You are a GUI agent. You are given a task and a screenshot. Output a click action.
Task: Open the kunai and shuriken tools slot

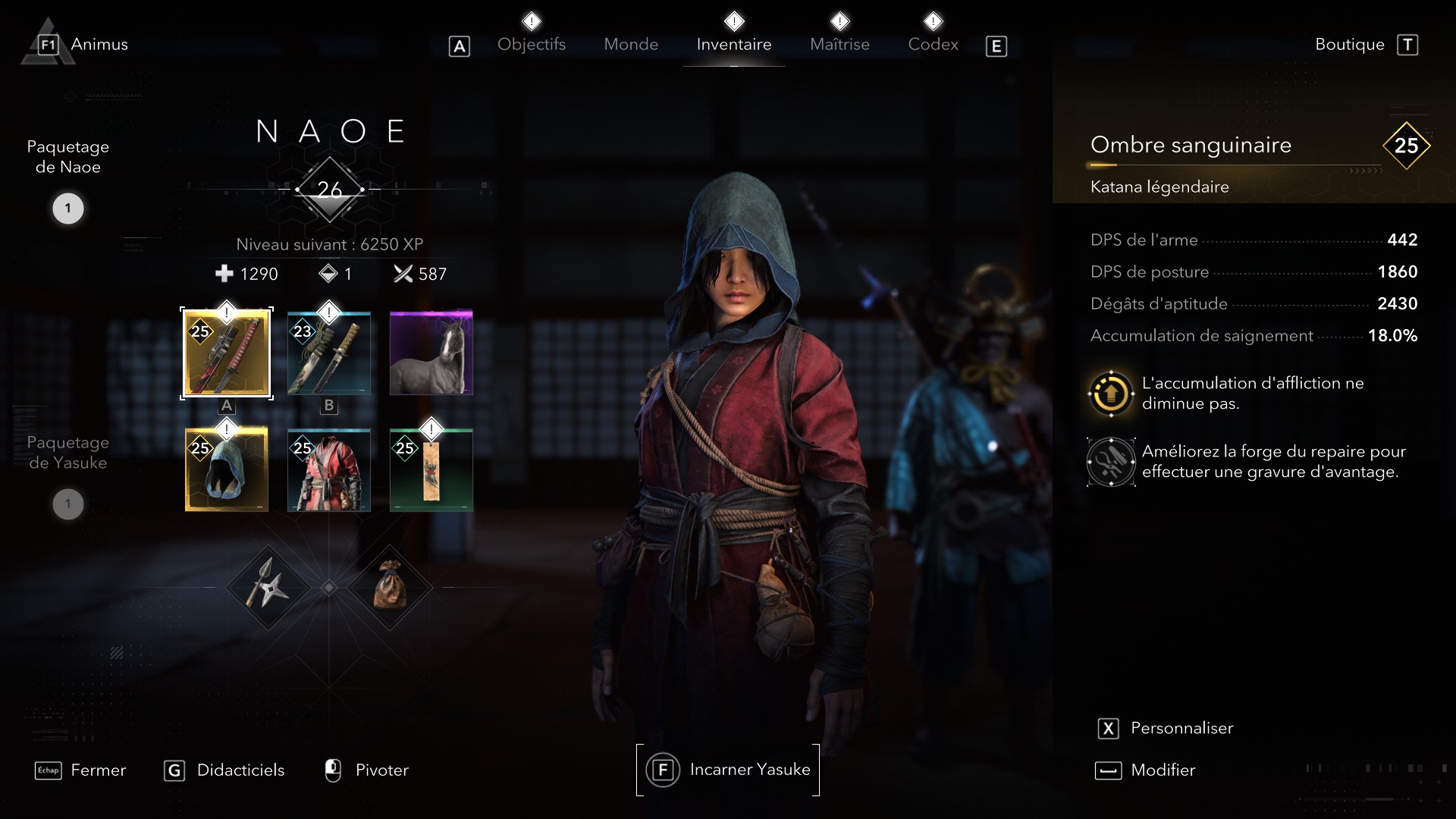pyautogui.click(x=268, y=587)
